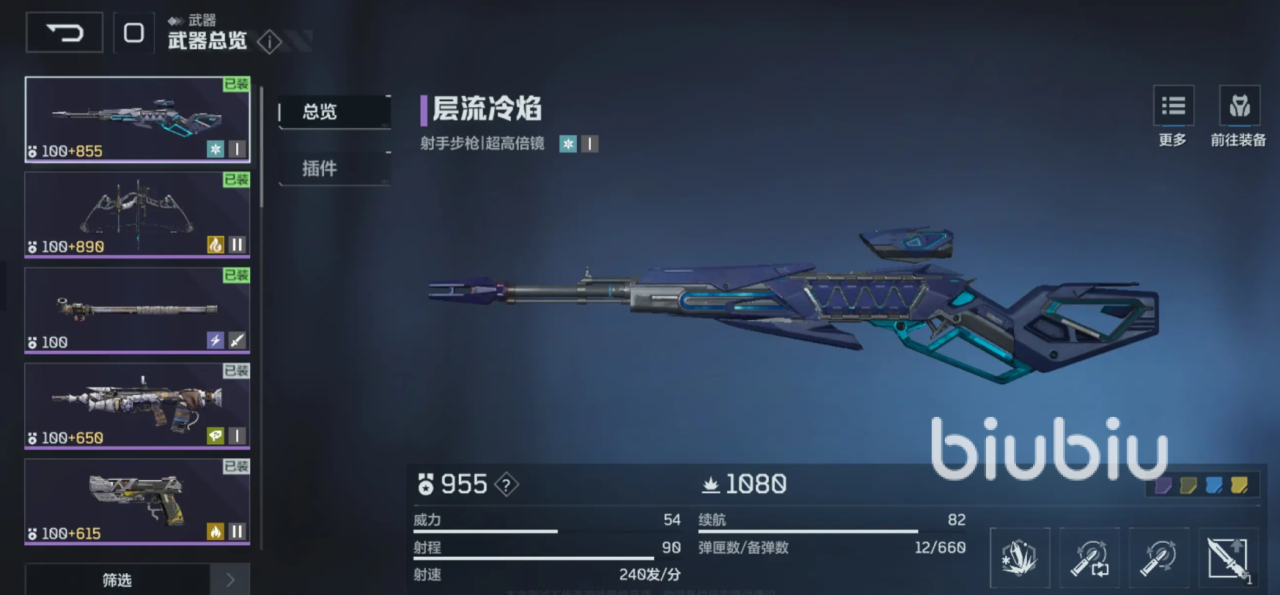
Task: Go back using the return arrow button
Action: pyautogui.click(x=65, y=33)
